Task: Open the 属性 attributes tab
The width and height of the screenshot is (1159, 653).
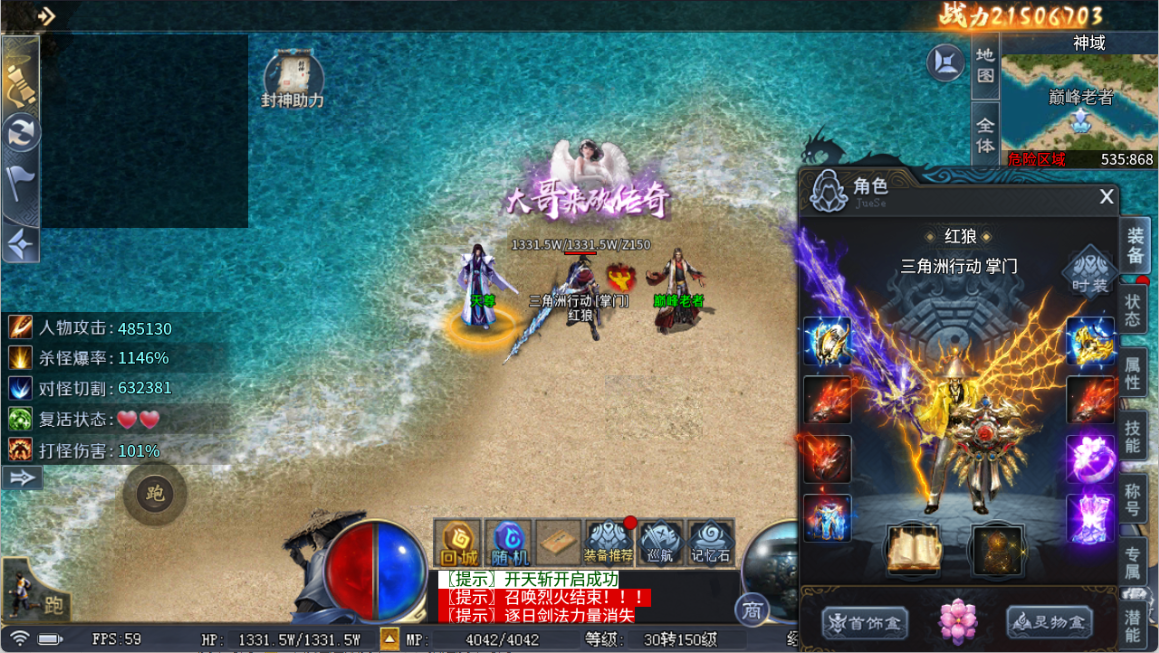Action: click(1133, 371)
